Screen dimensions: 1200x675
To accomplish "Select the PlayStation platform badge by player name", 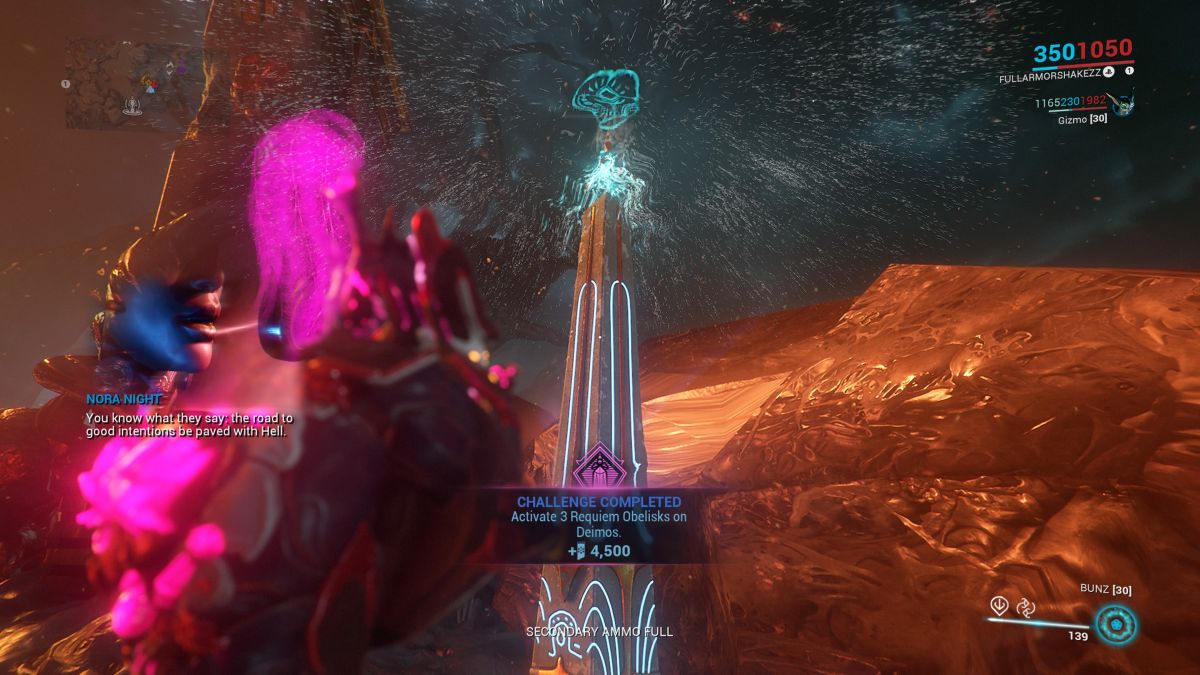I will (1109, 71).
